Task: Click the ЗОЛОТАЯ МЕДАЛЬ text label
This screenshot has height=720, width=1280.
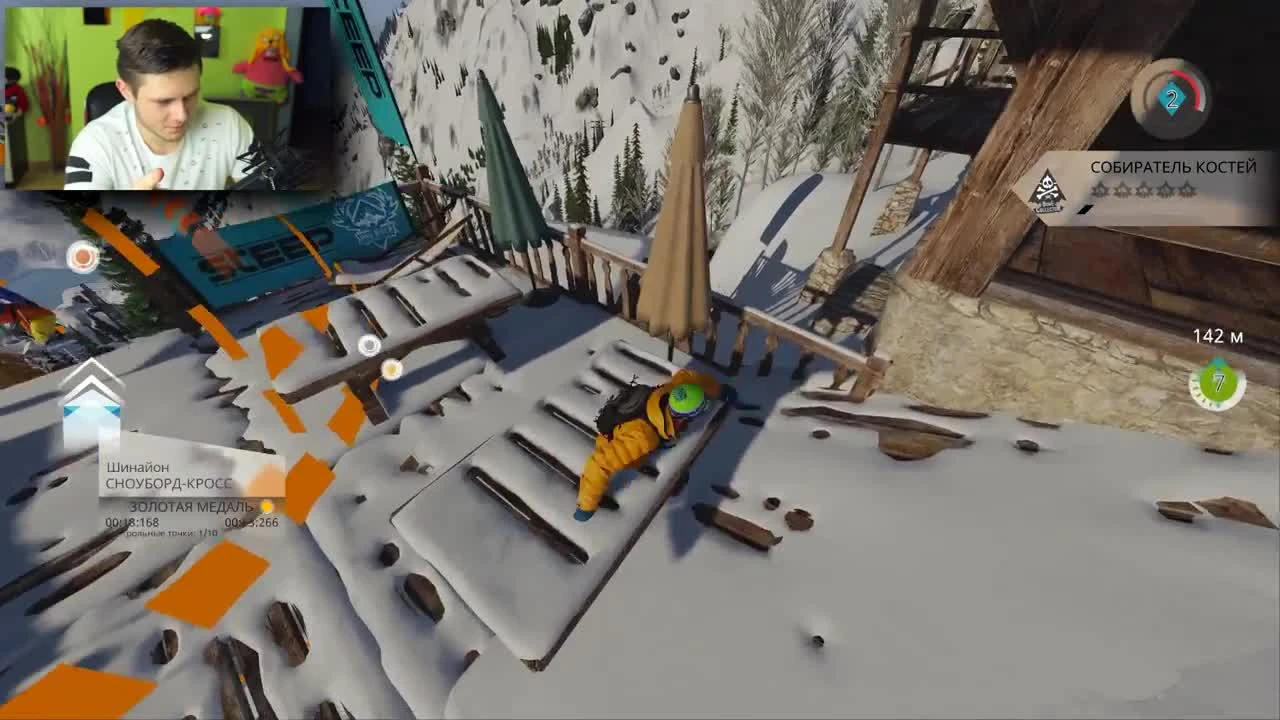Action: [191, 506]
